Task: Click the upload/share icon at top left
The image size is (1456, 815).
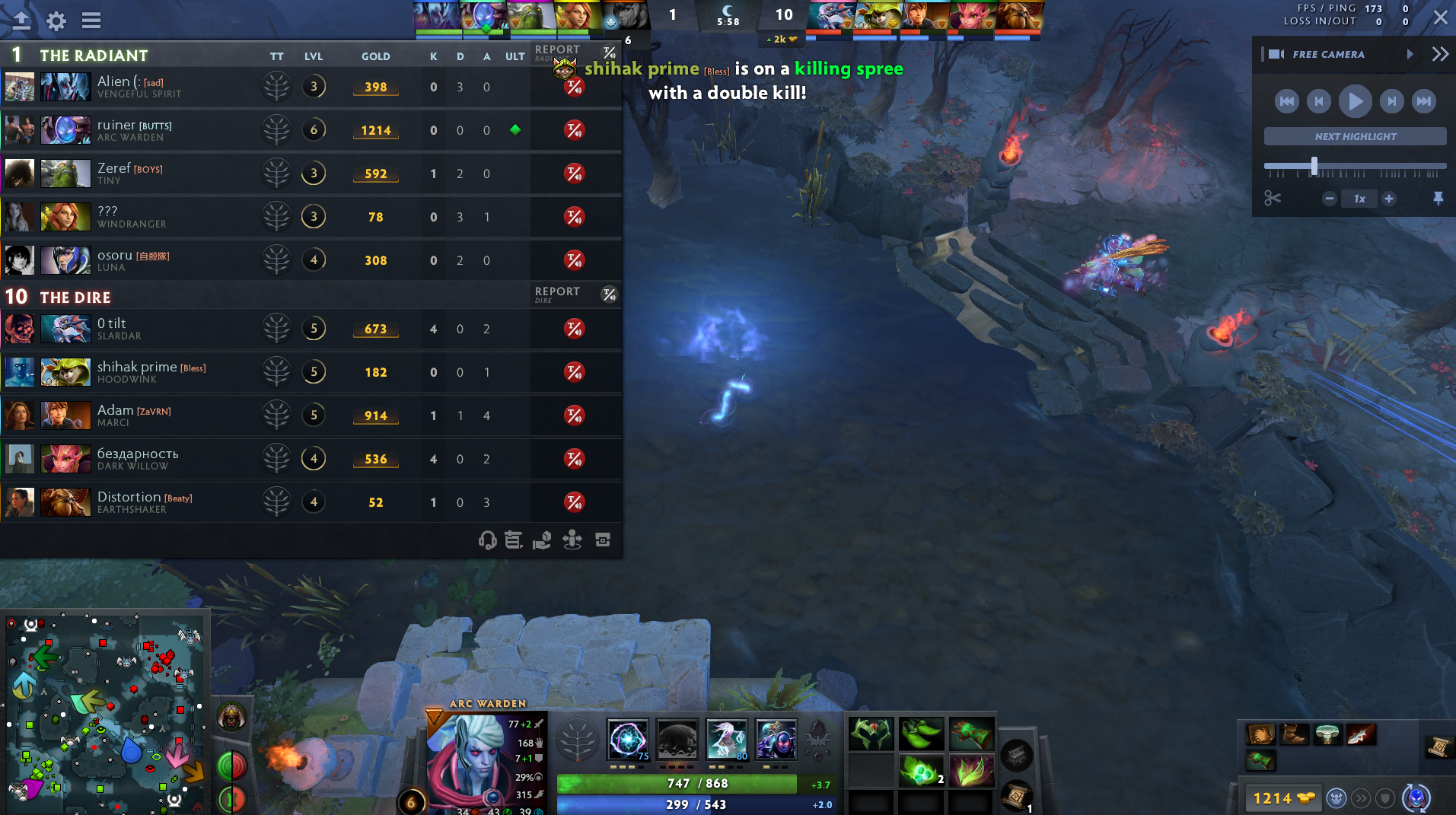Action: (x=21, y=21)
